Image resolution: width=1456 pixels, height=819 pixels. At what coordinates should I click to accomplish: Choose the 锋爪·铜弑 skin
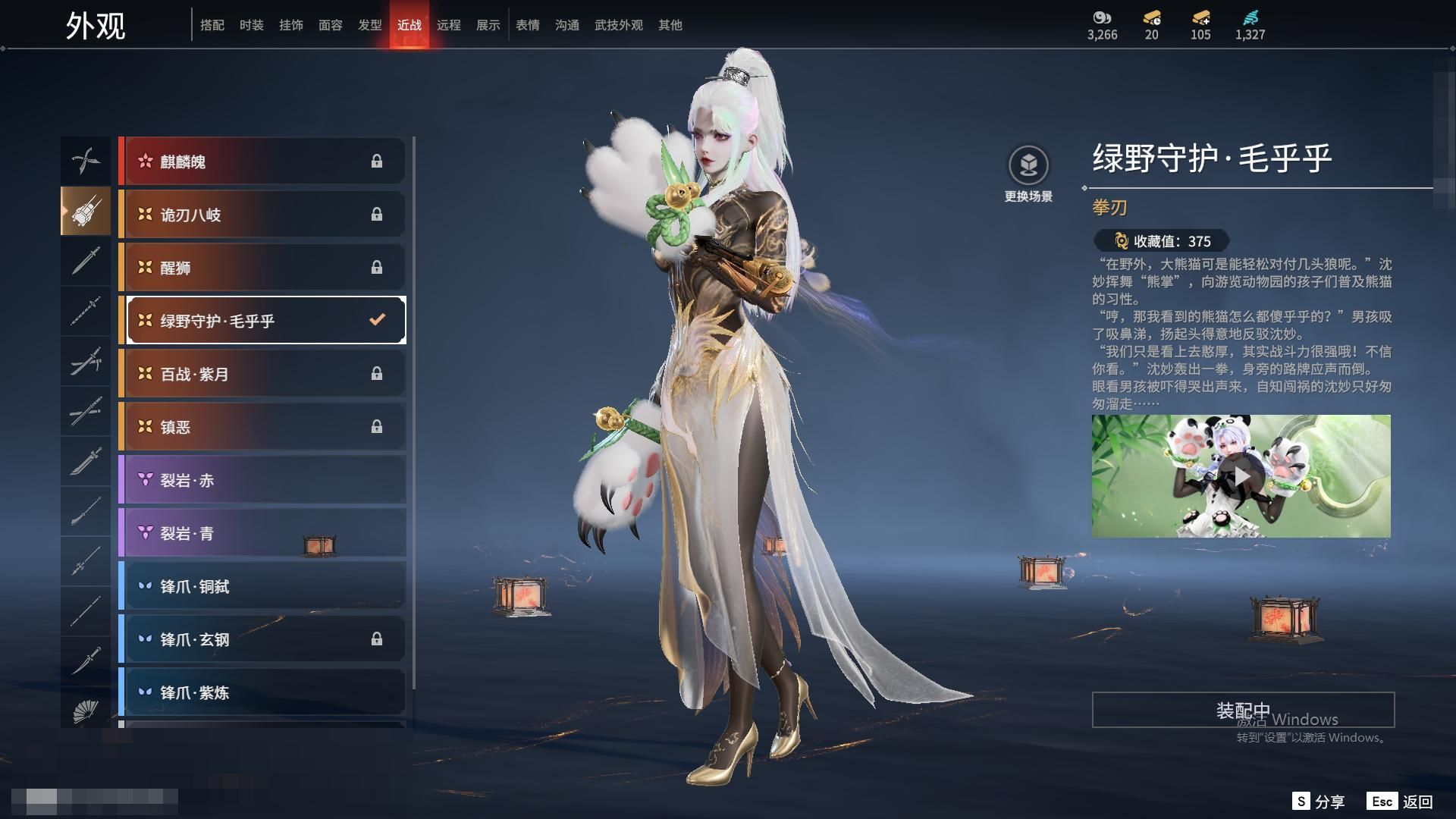click(262, 586)
